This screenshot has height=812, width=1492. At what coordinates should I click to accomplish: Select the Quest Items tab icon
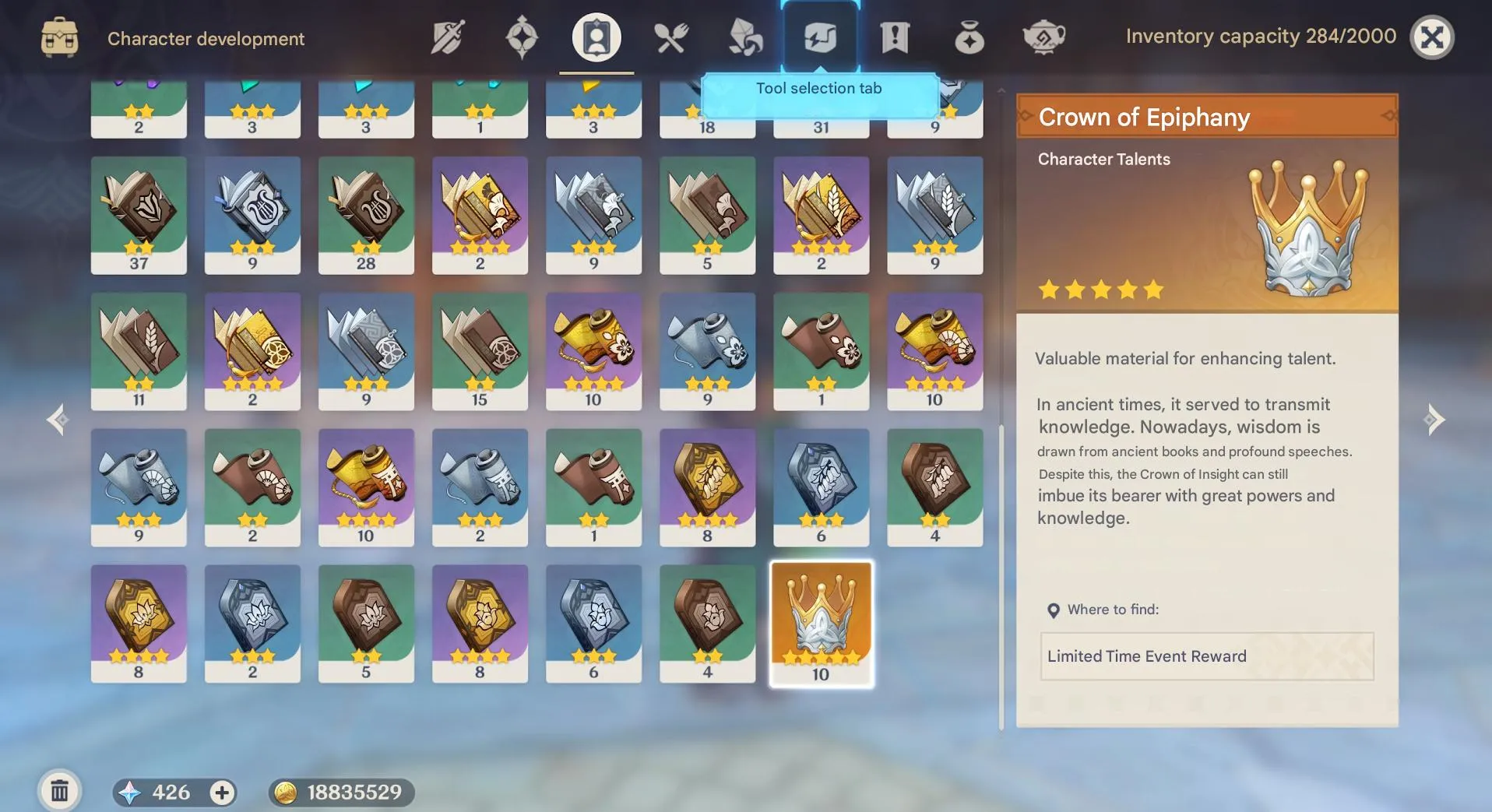895,37
